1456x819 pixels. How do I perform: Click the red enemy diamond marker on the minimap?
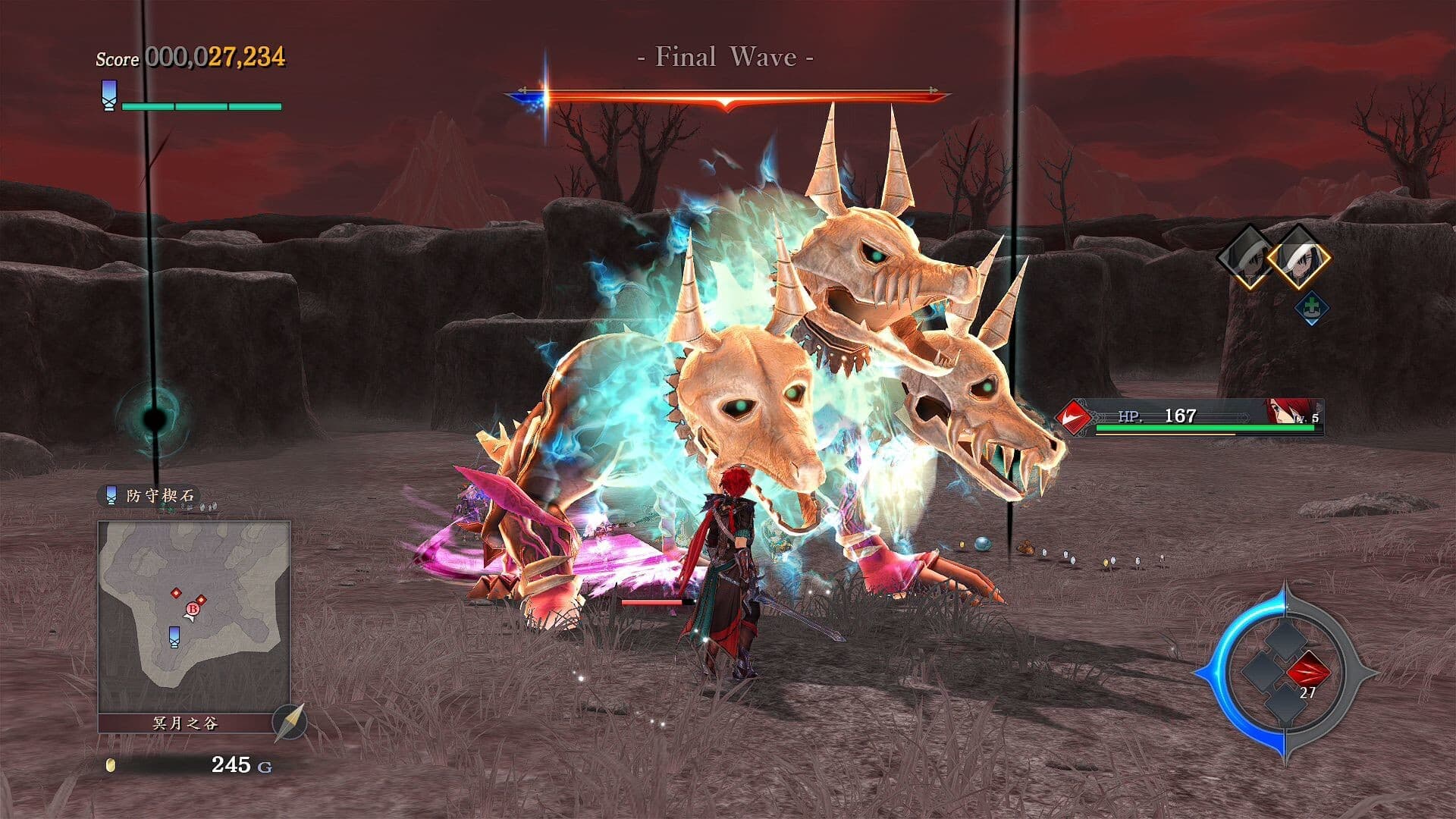pyautogui.click(x=176, y=593)
